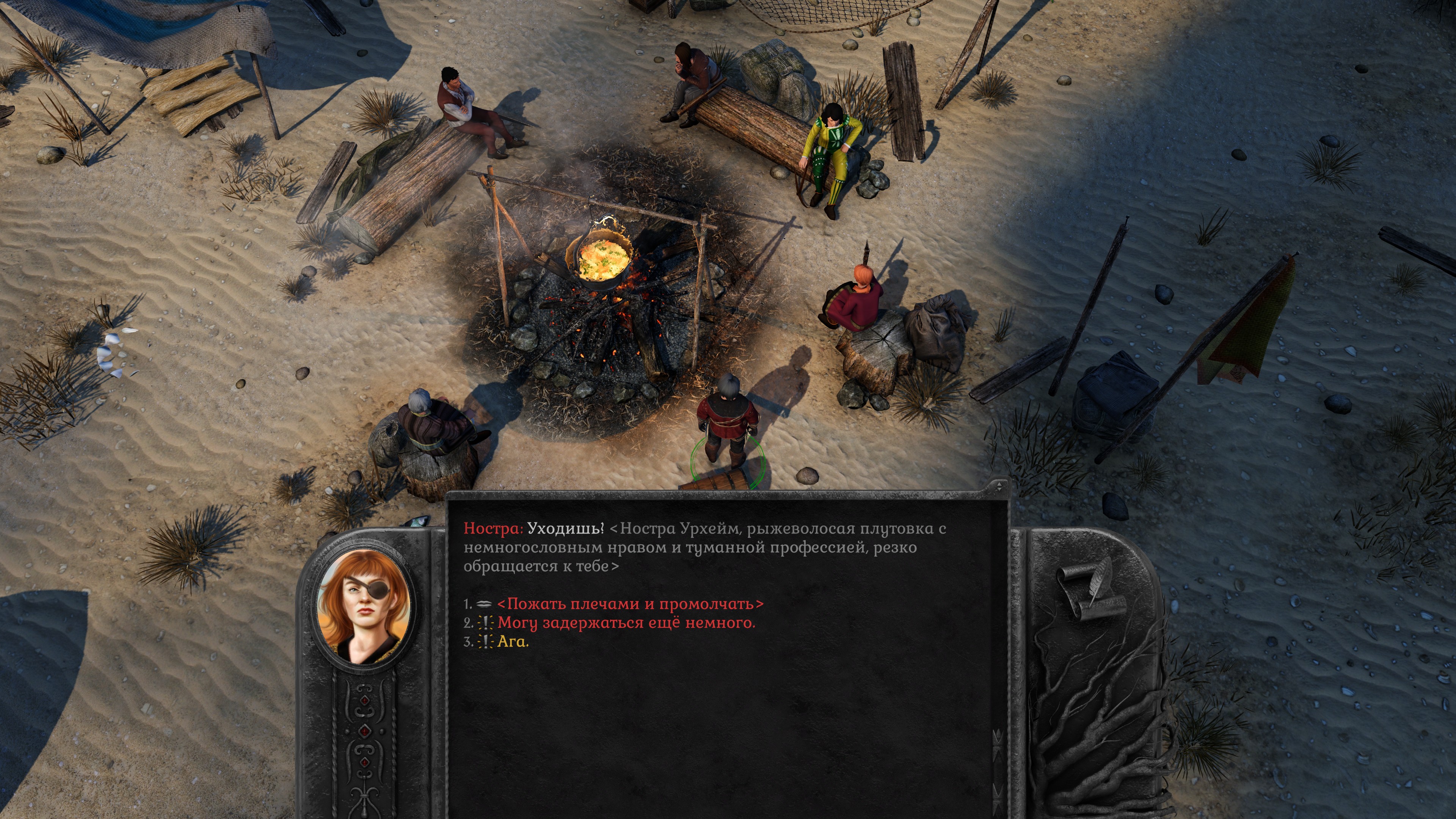The image size is (1456, 819).
Task: Select reply "Могу задержаться ещё немного."
Action: (x=626, y=623)
